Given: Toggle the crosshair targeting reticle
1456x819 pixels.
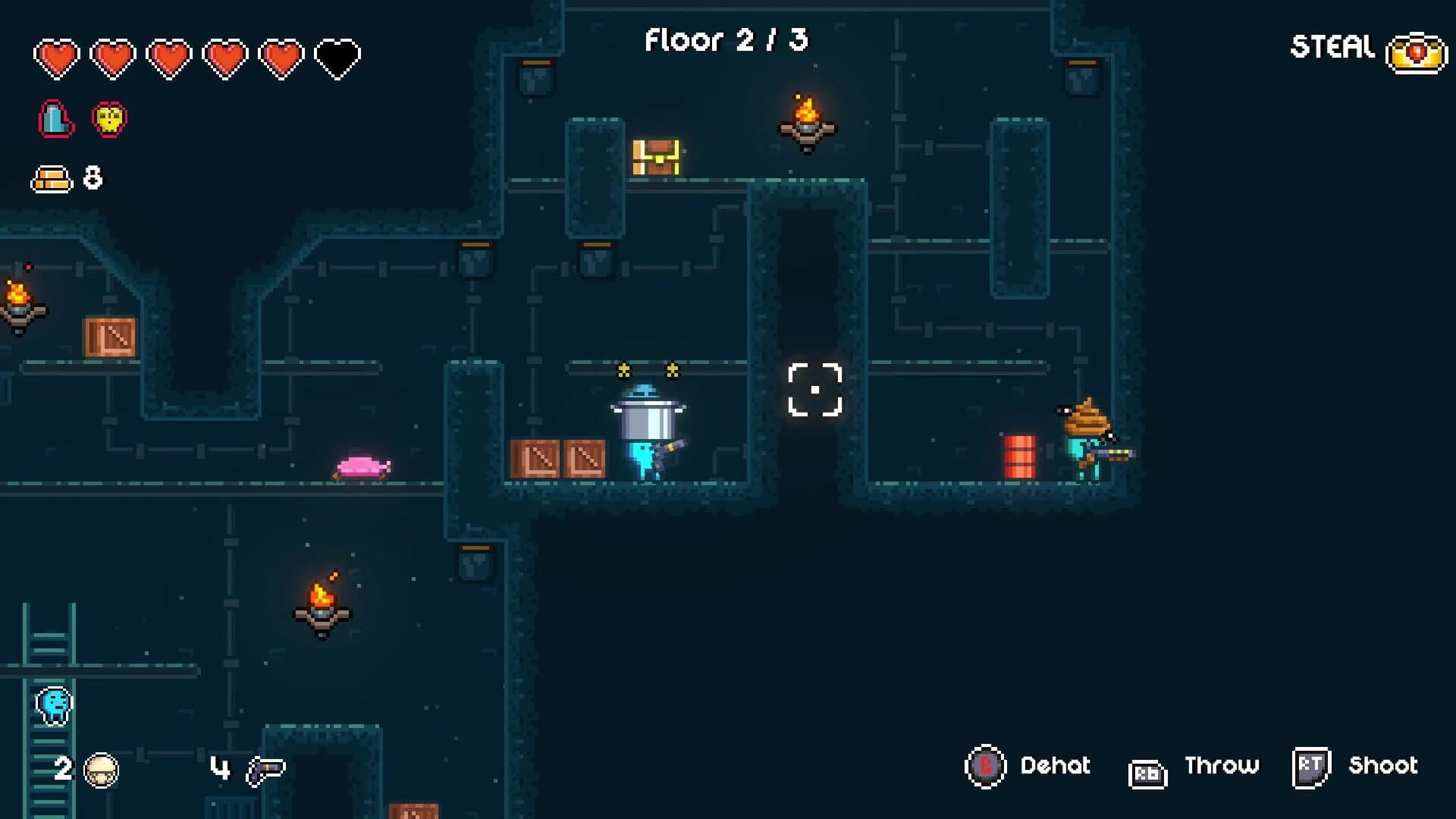Looking at the screenshot, I should point(814,388).
